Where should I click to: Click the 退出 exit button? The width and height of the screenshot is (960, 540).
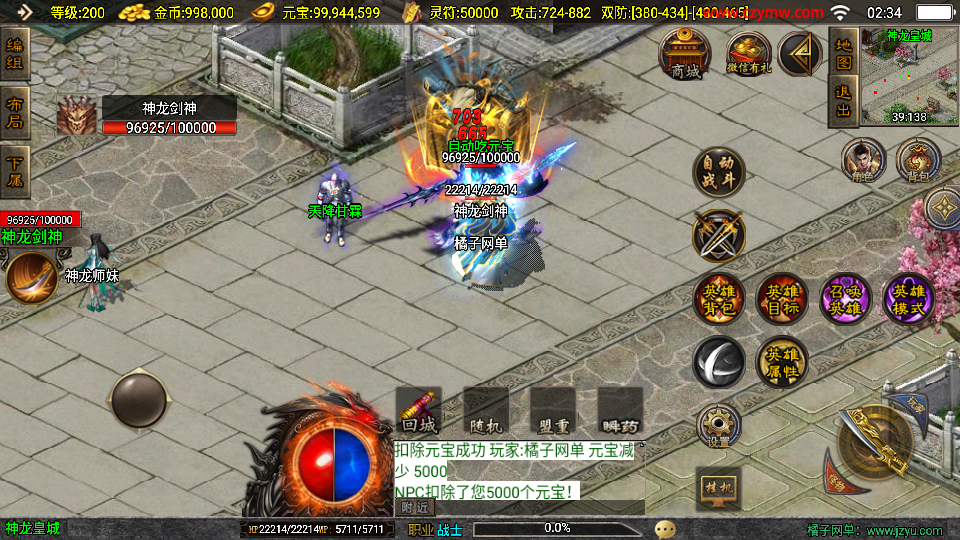(x=843, y=102)
